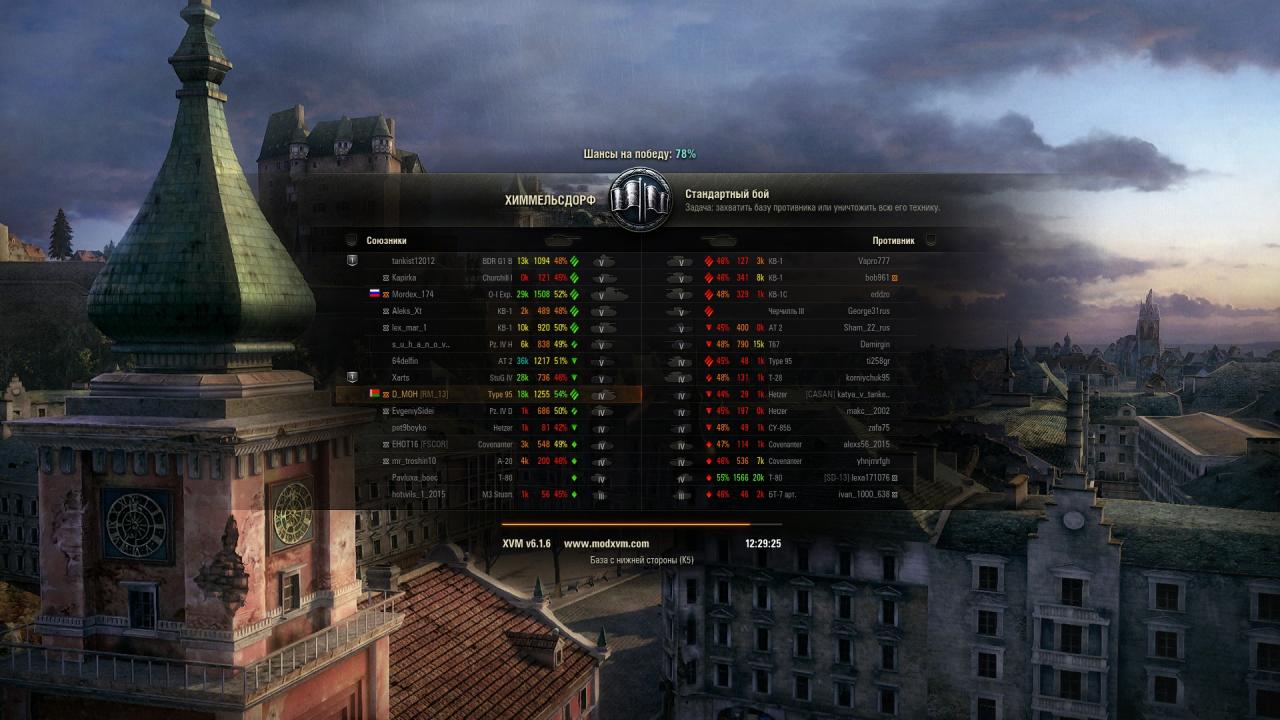Choose enemy George31rus in the Черчилль III
Screen dimensions: 1280x720
pyautogui.click(x=869, y=311)
